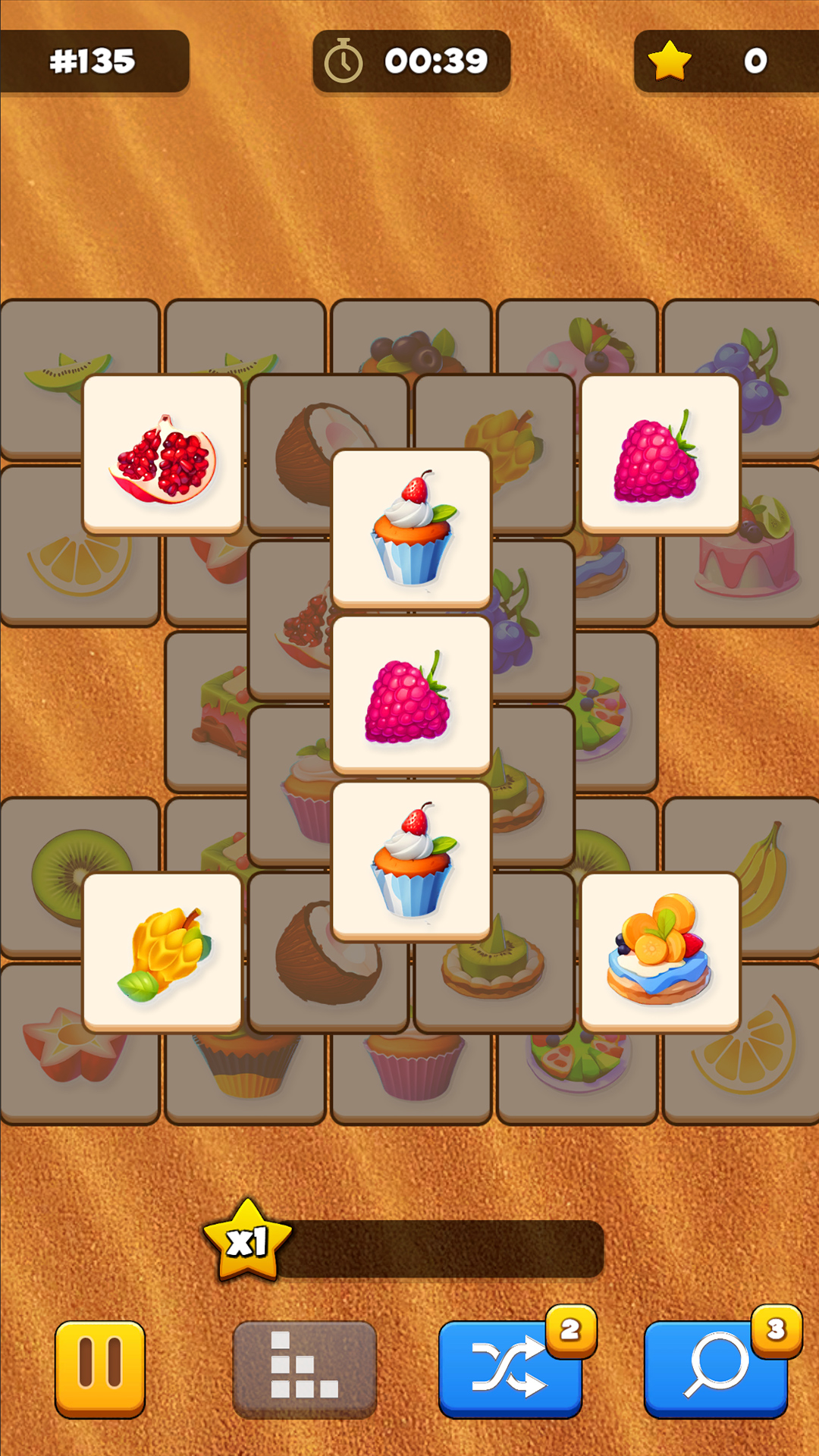
Task: Pause the game with the yellow button
Action: click(100, 1368)
